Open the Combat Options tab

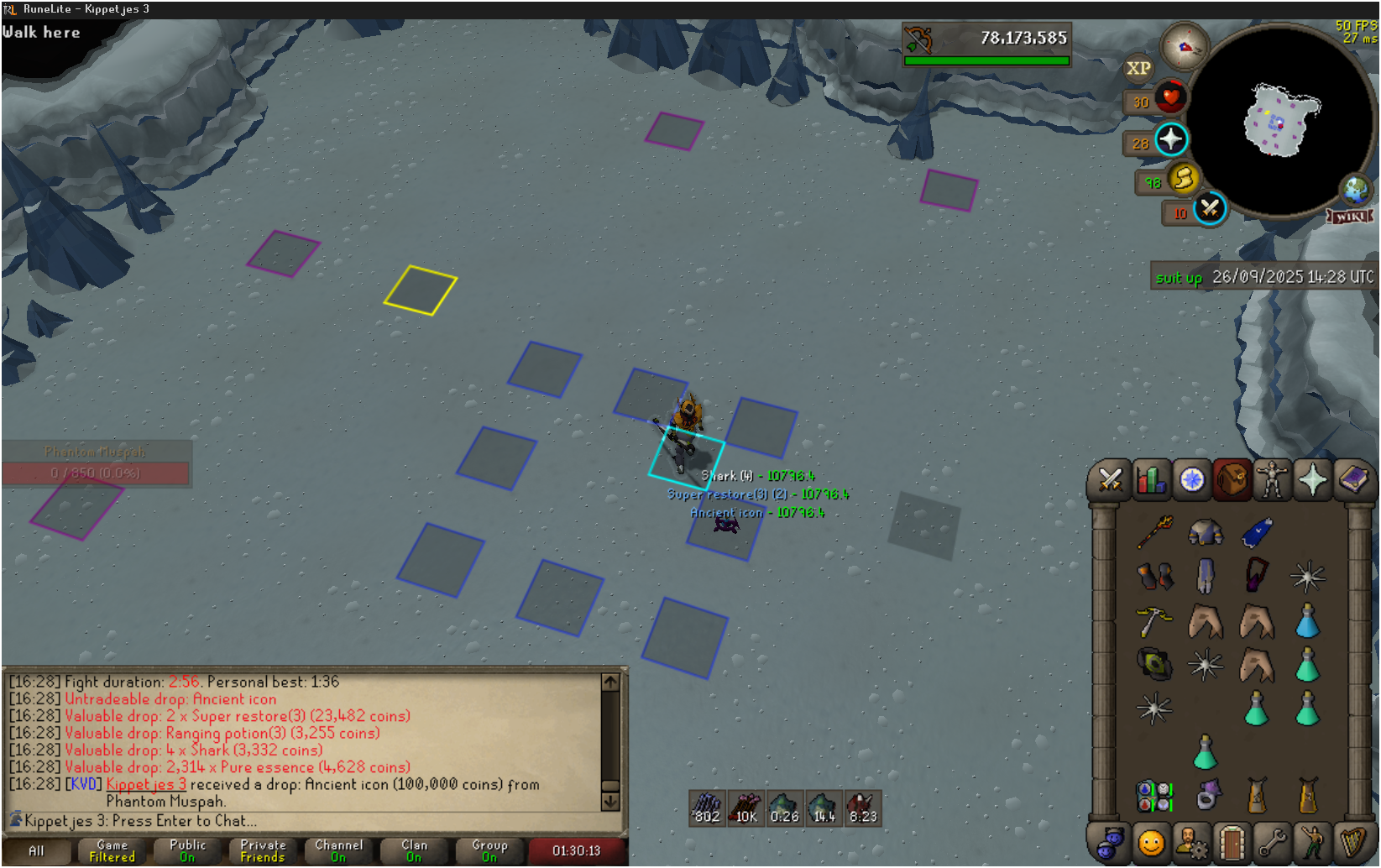[x=1110, y=480]
